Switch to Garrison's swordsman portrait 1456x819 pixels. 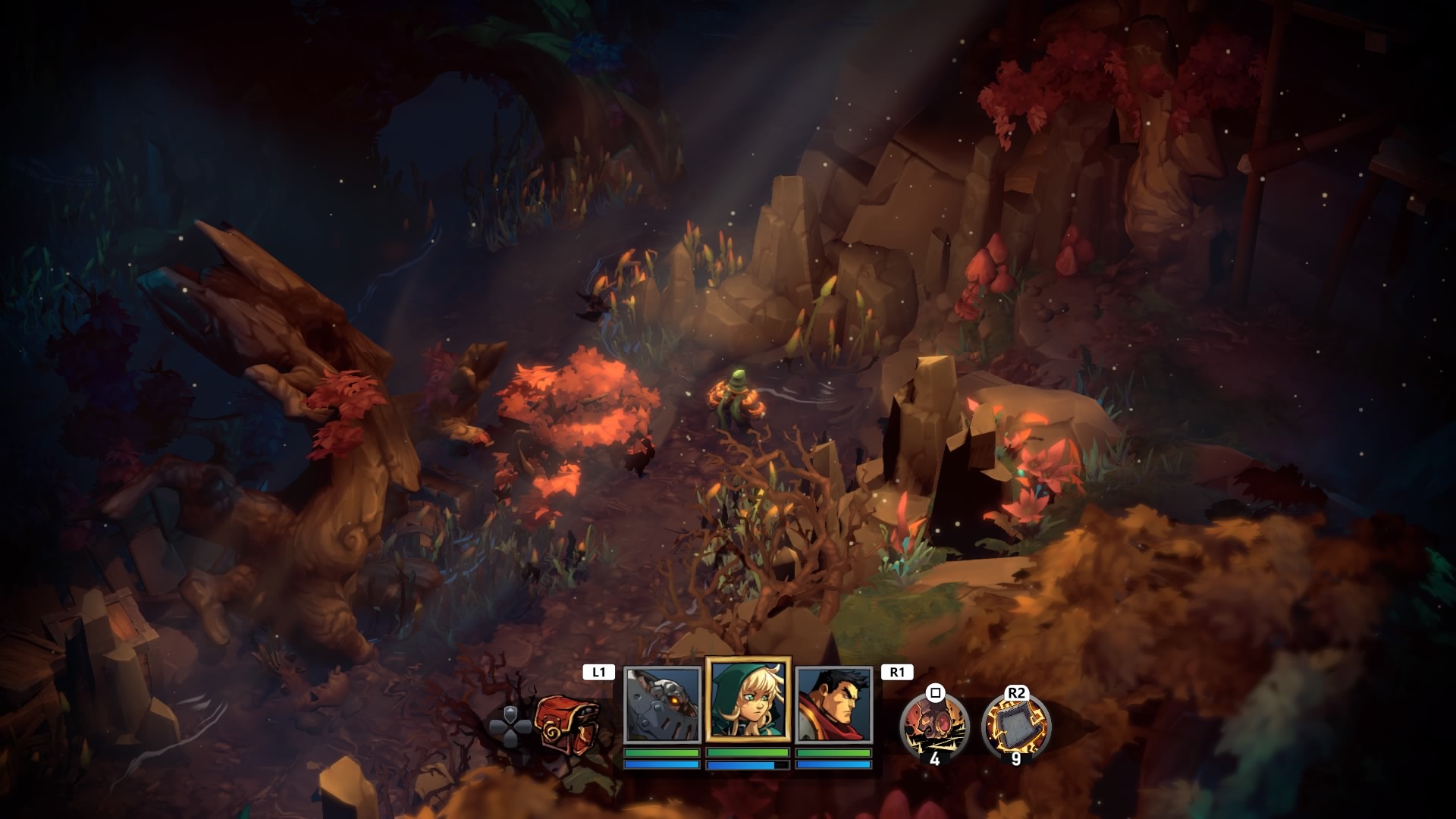[834, 705]
